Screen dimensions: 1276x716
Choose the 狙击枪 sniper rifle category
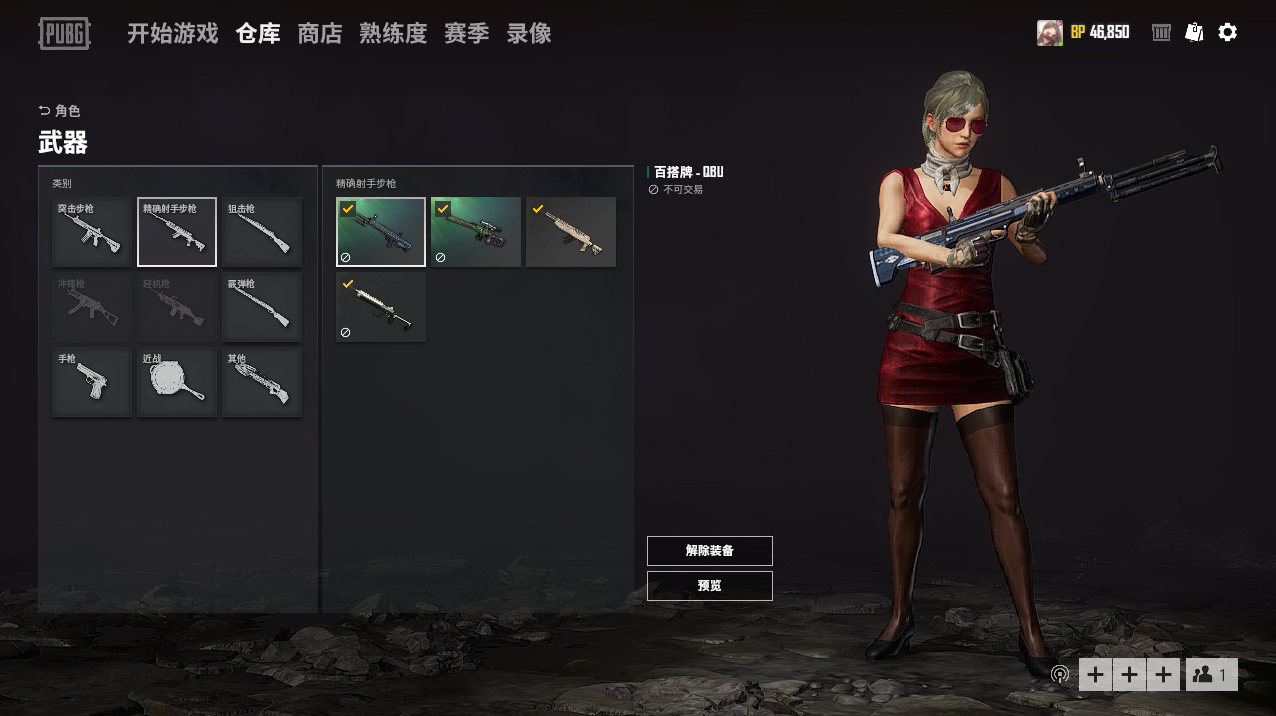pyautogui.click(x=262, y=232)
